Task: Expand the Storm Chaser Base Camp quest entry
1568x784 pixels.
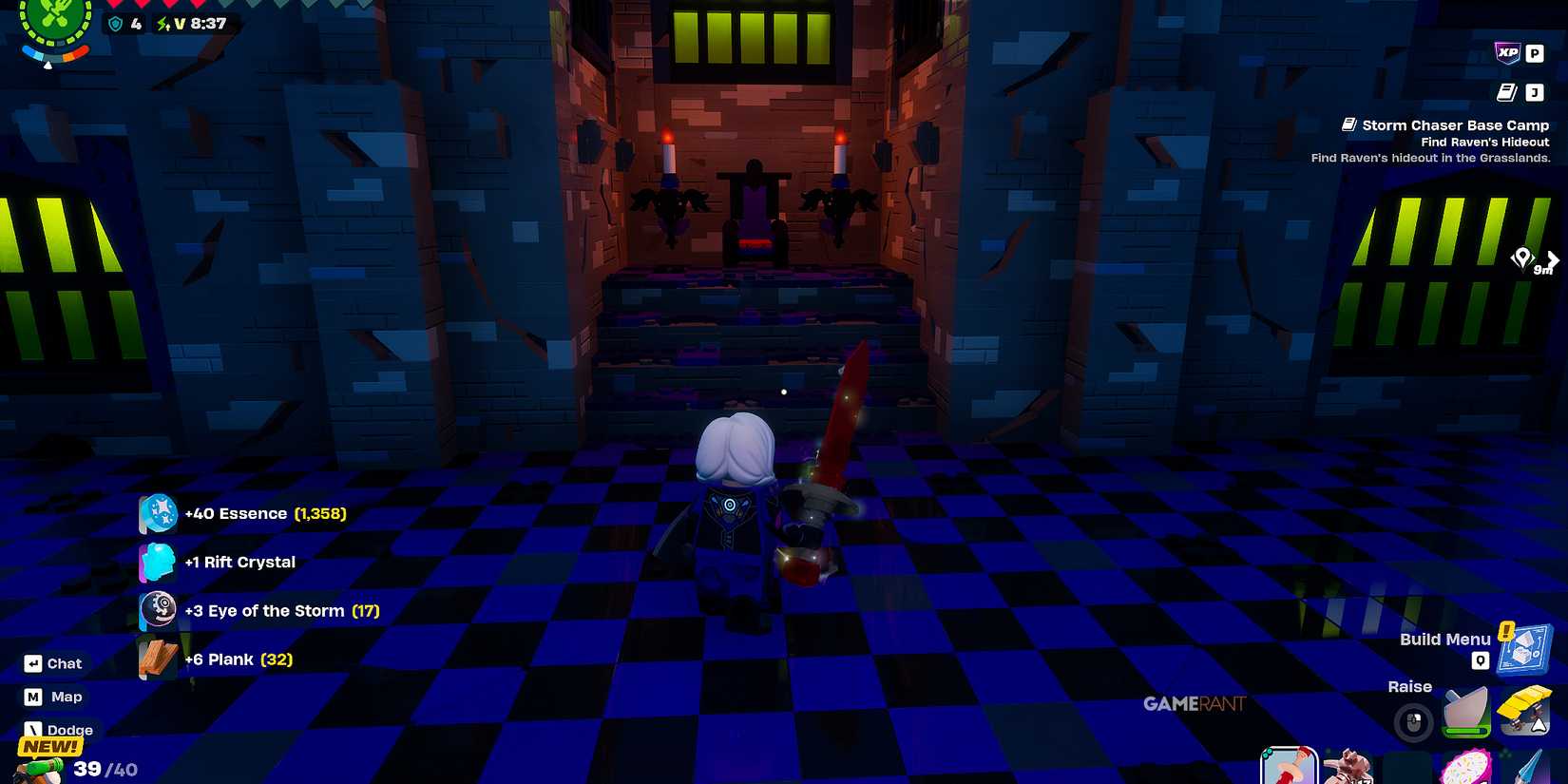Action: pyautogui.click(x=1454, y=124)
